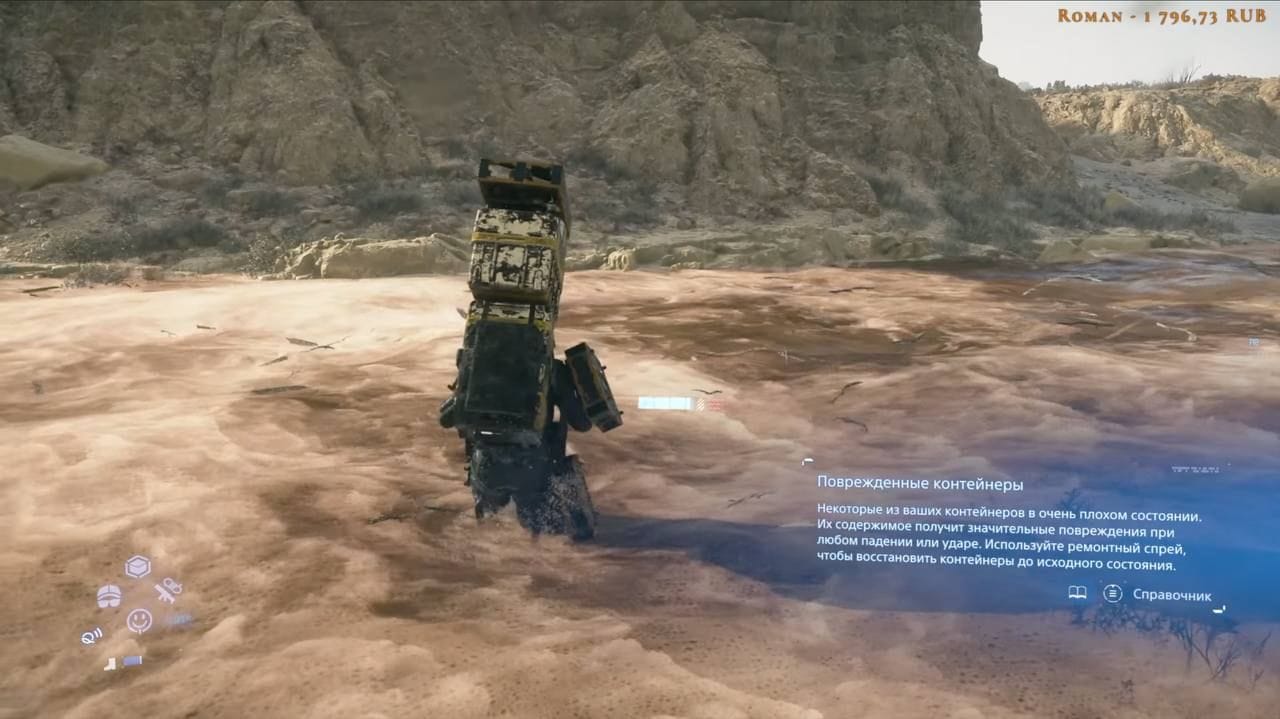Choose the weapon and tools icon
This screenshot has width=1280, height=719.
click(x=168, y=590)
